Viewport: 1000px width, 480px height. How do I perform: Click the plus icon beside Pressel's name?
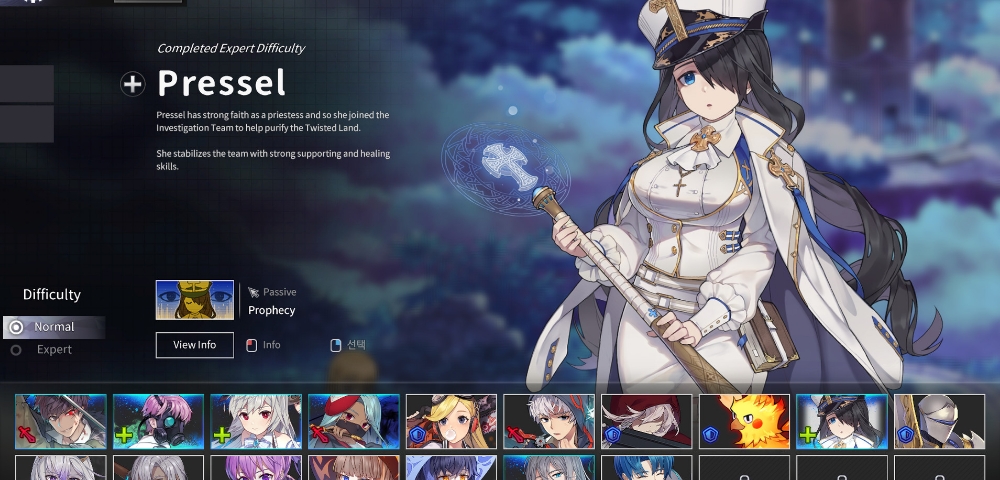132,84
